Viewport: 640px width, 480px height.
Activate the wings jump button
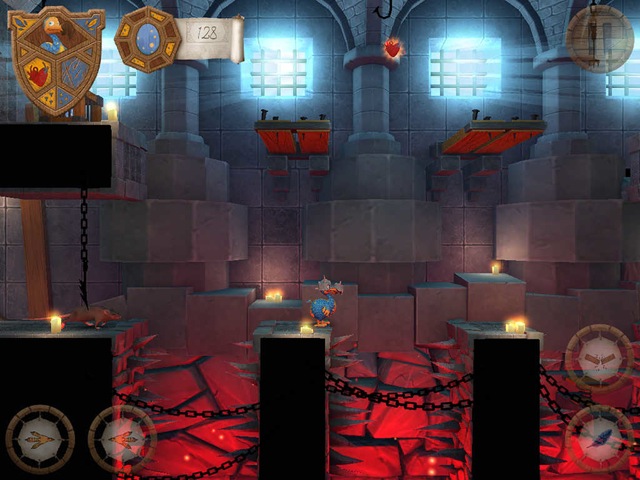(x=598, y=357)
